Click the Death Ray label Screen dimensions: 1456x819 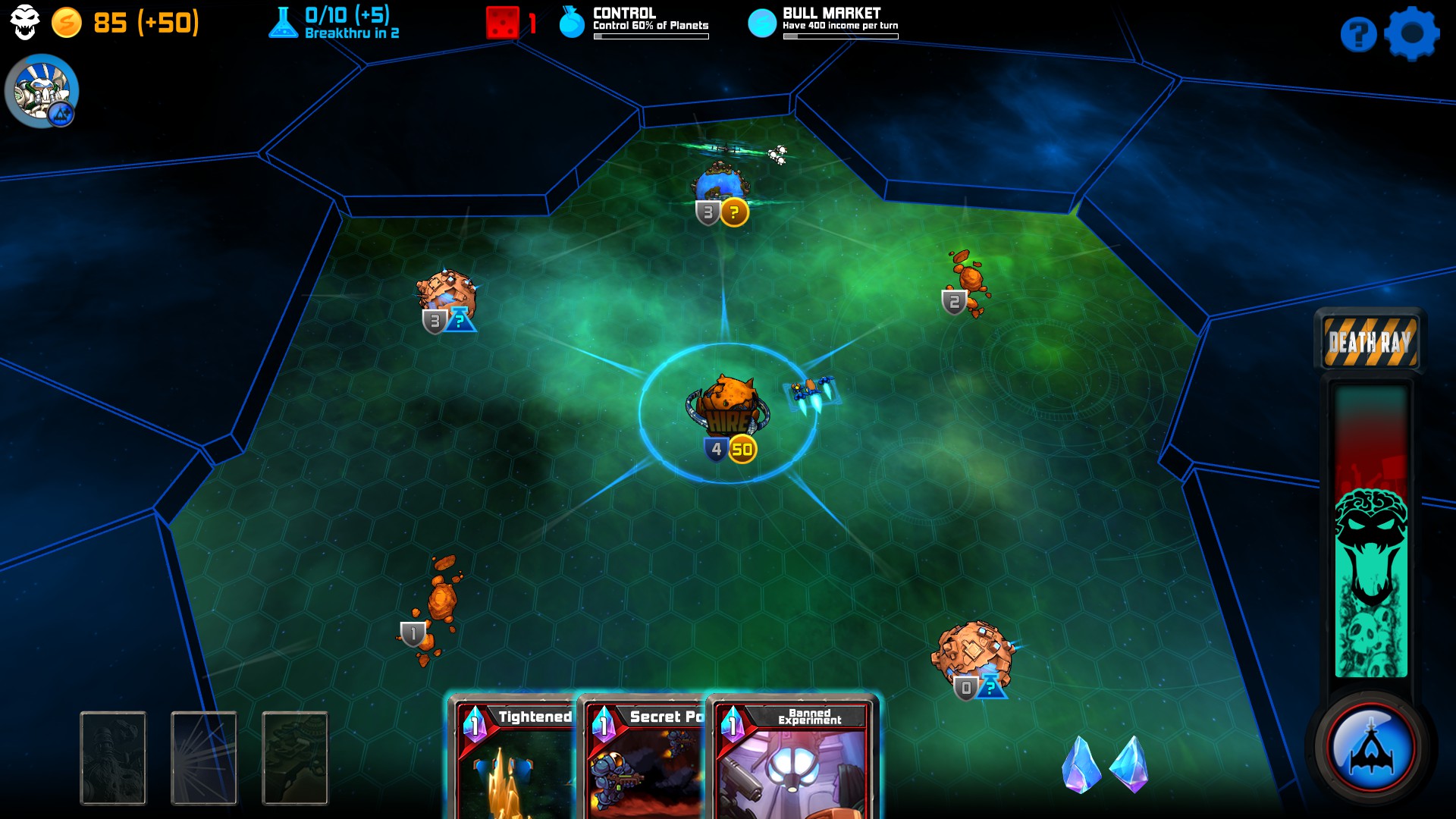[x=1370, y=342]
